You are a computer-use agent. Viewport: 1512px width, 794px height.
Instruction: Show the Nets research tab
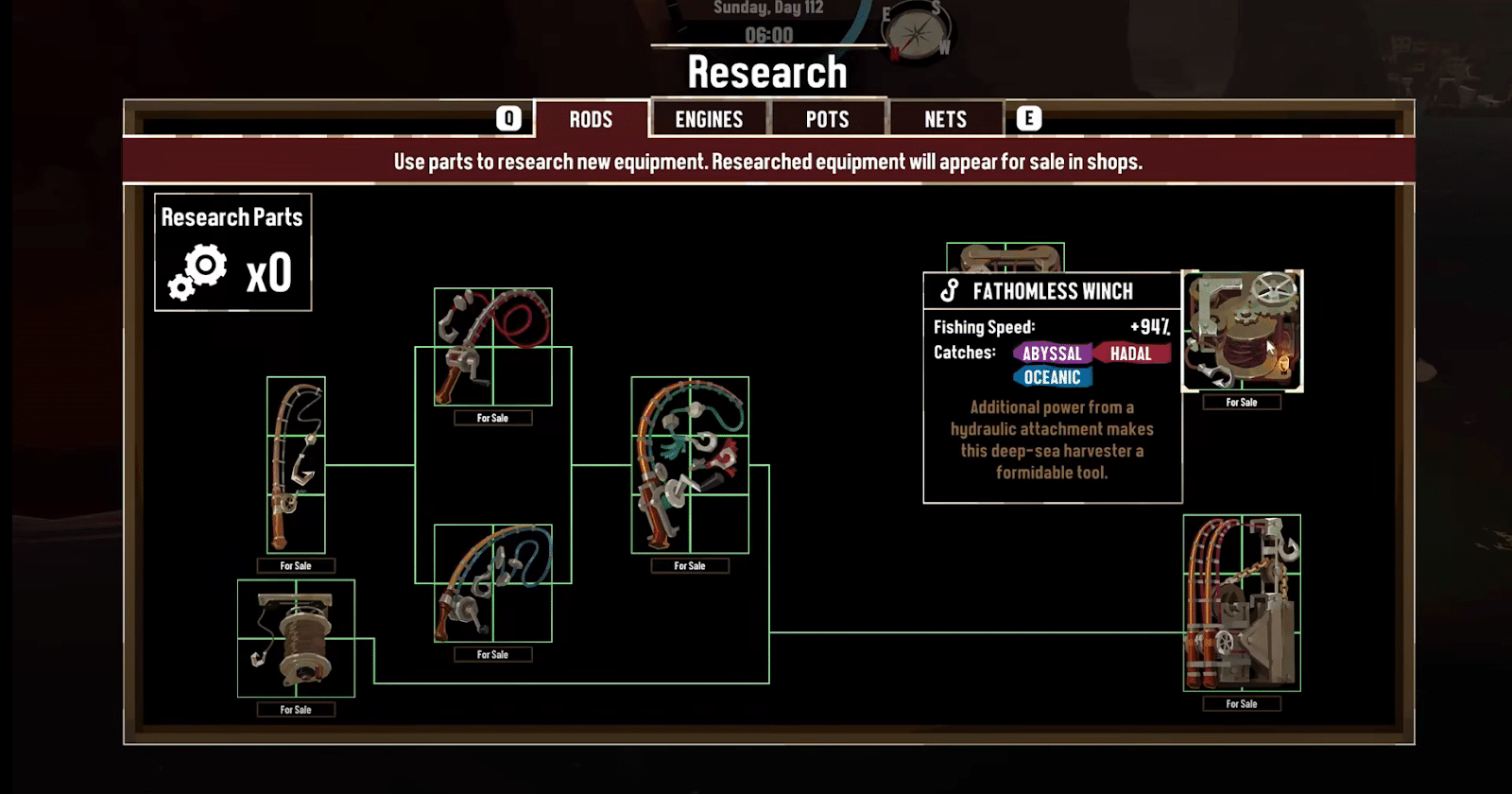coord(945,119)
